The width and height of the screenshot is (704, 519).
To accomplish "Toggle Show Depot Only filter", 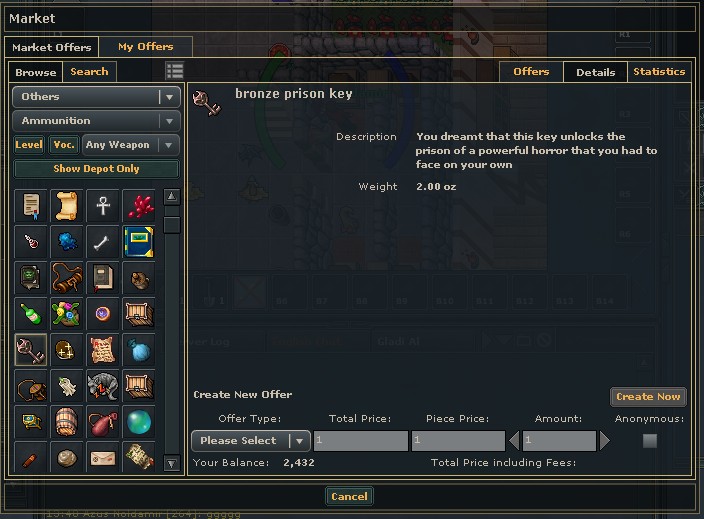I will [x=96, y=169].
